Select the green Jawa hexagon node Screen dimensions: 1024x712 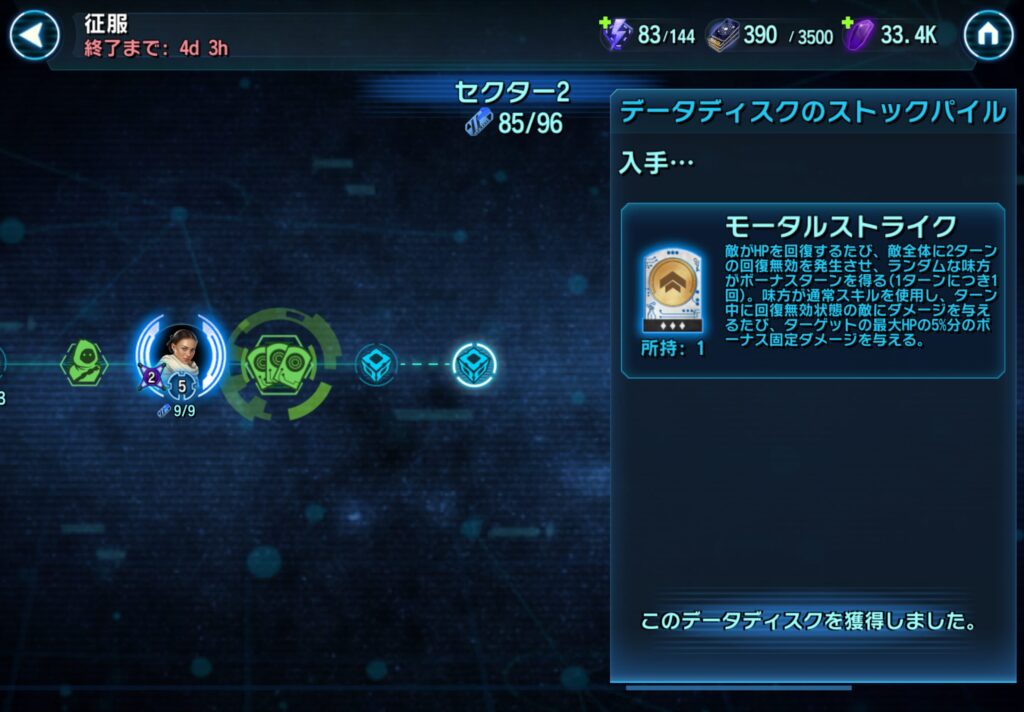pos(84,362)
